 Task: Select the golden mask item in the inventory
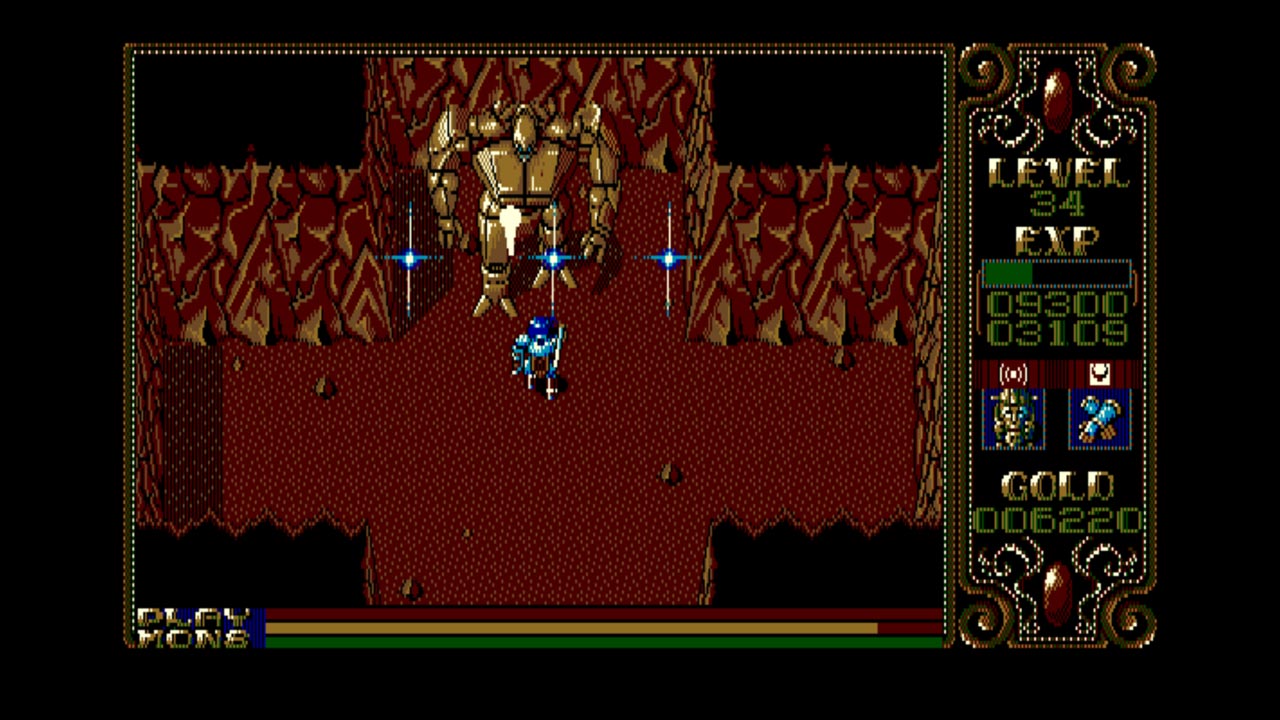click(x=1014, y=417)
